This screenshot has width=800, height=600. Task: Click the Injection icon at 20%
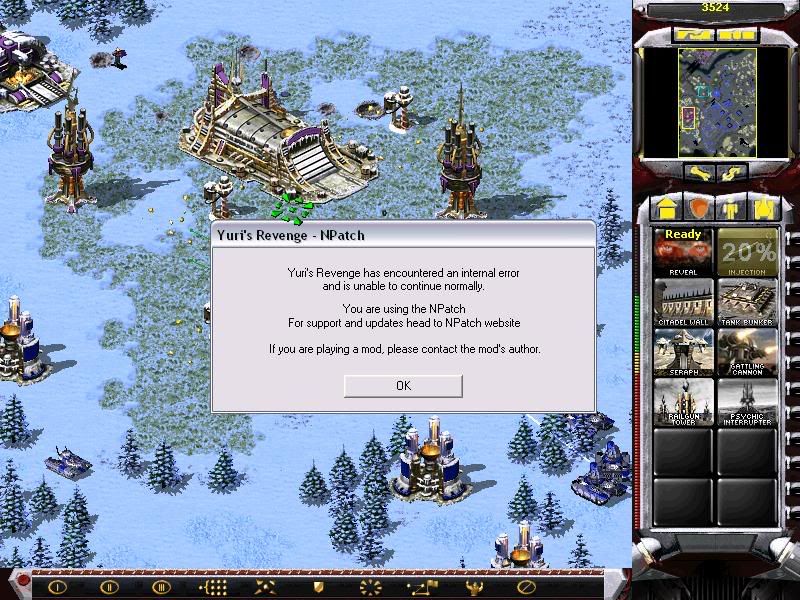click(x=747, y=252)
